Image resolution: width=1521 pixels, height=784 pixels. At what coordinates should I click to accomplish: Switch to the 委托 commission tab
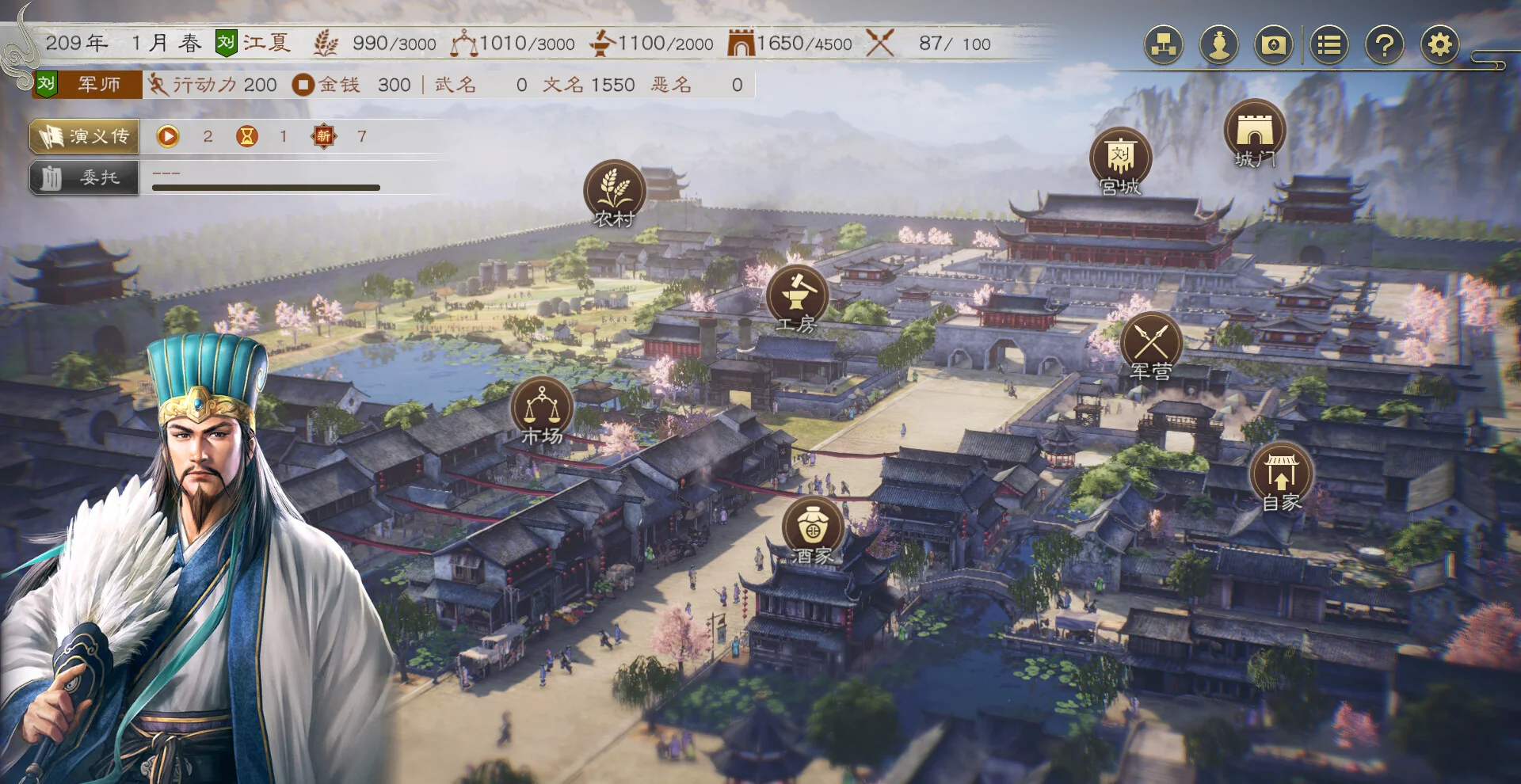pos(84,177)
